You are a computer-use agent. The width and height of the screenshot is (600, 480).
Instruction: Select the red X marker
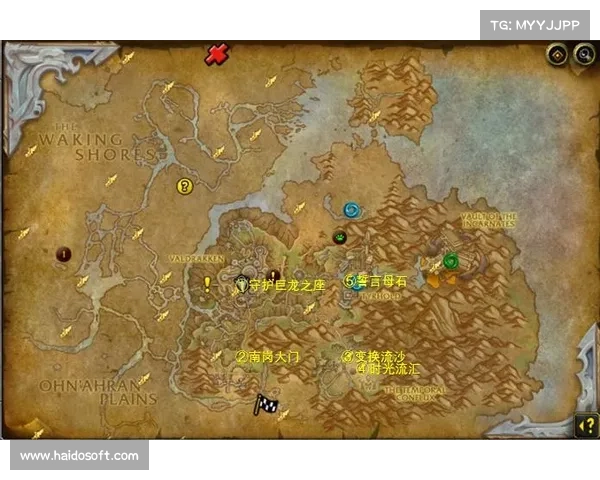coord(216,54)
